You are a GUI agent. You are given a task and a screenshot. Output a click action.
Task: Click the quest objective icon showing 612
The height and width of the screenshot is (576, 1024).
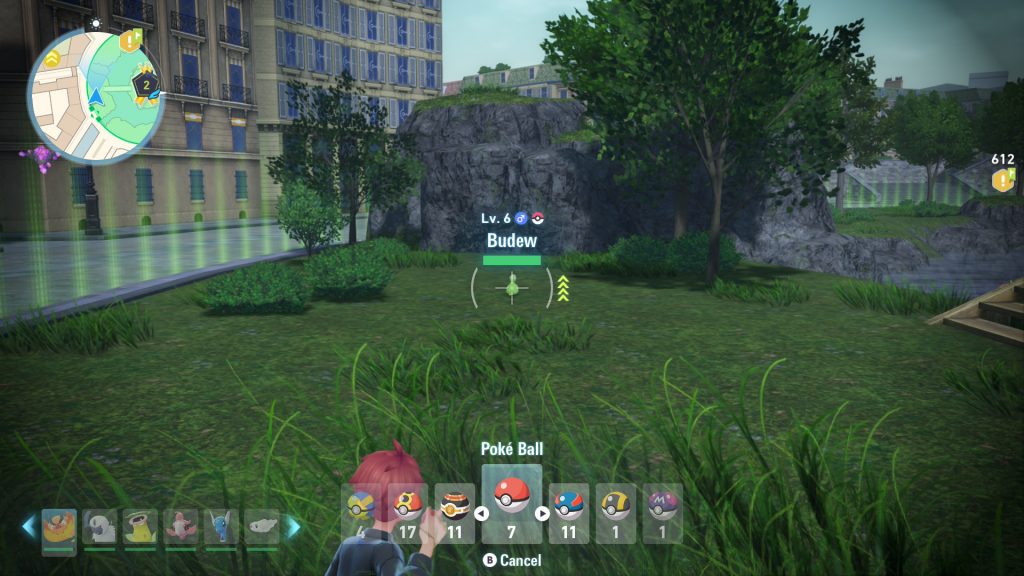(1003, 180)
